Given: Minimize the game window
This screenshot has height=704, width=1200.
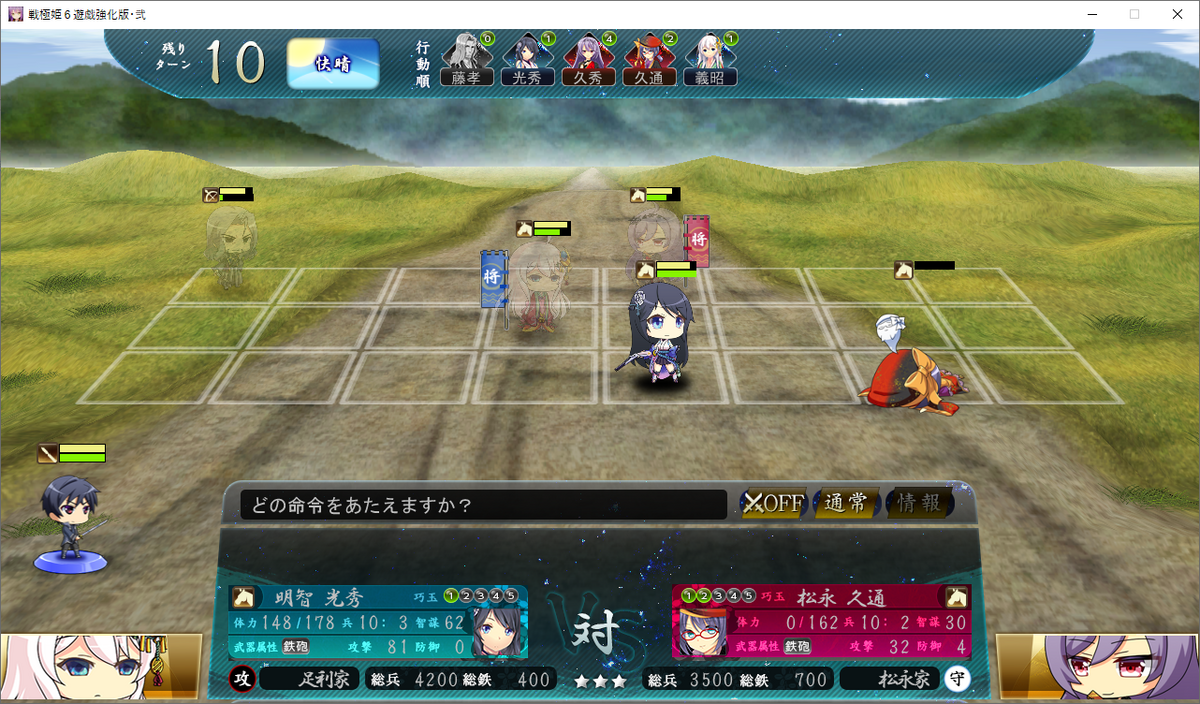Looking at the screenshot, I should 1086,14.
